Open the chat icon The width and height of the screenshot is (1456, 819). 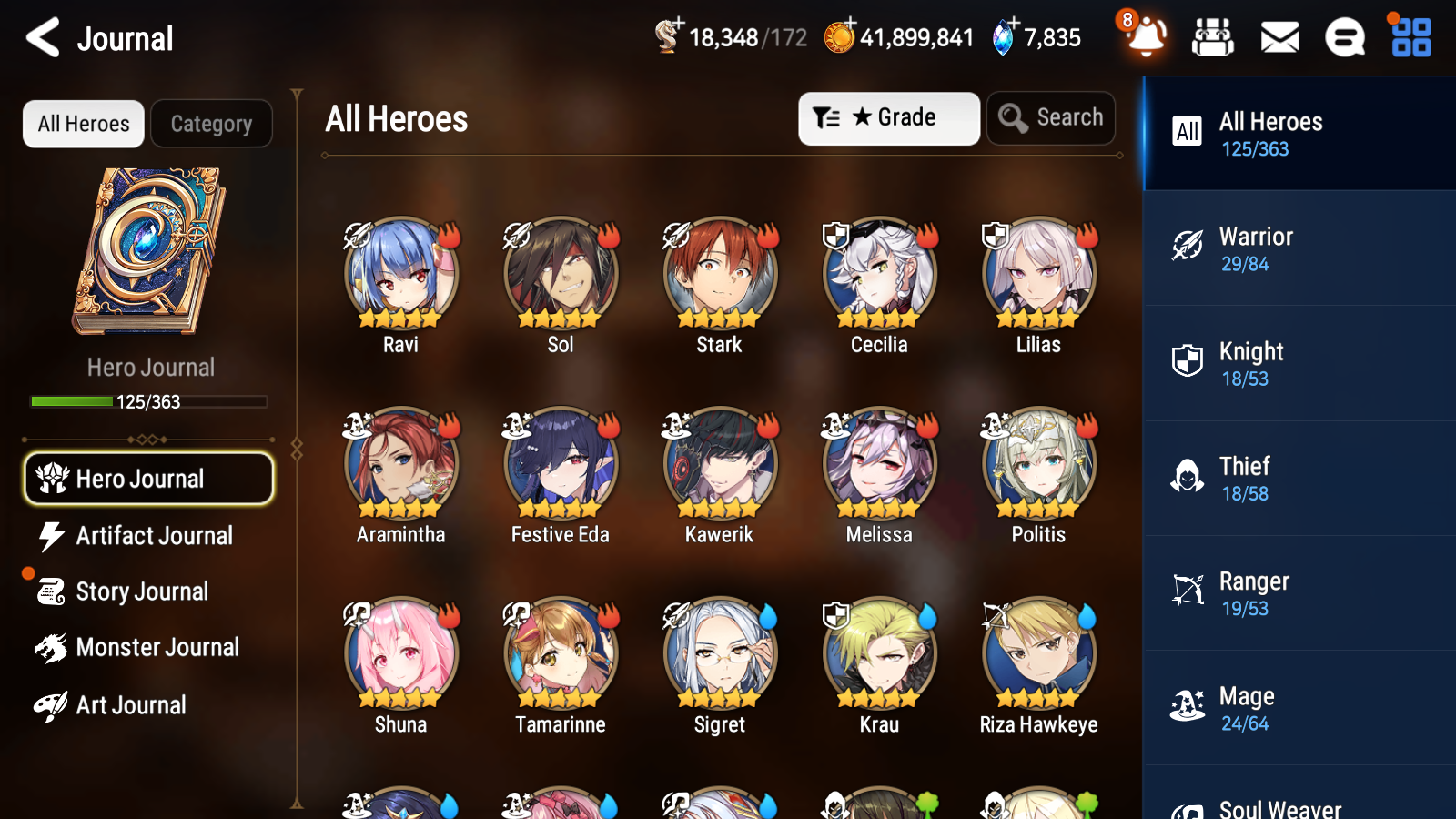click(x=1344, y=37)
